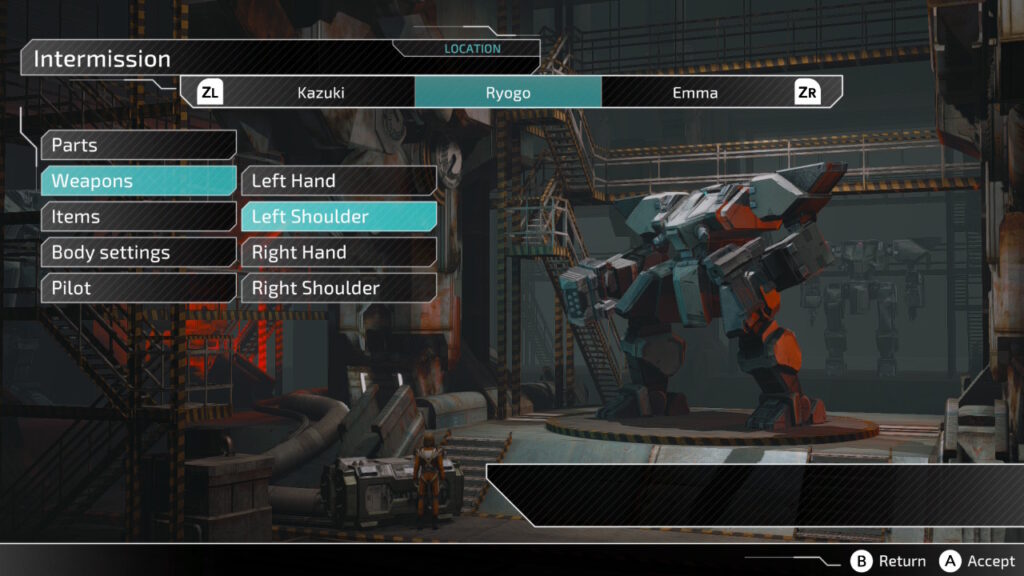This screenshot has height=576, width=1024.
Task: Switch to the Kazuki pilot tab
Action: coord(321,92)
